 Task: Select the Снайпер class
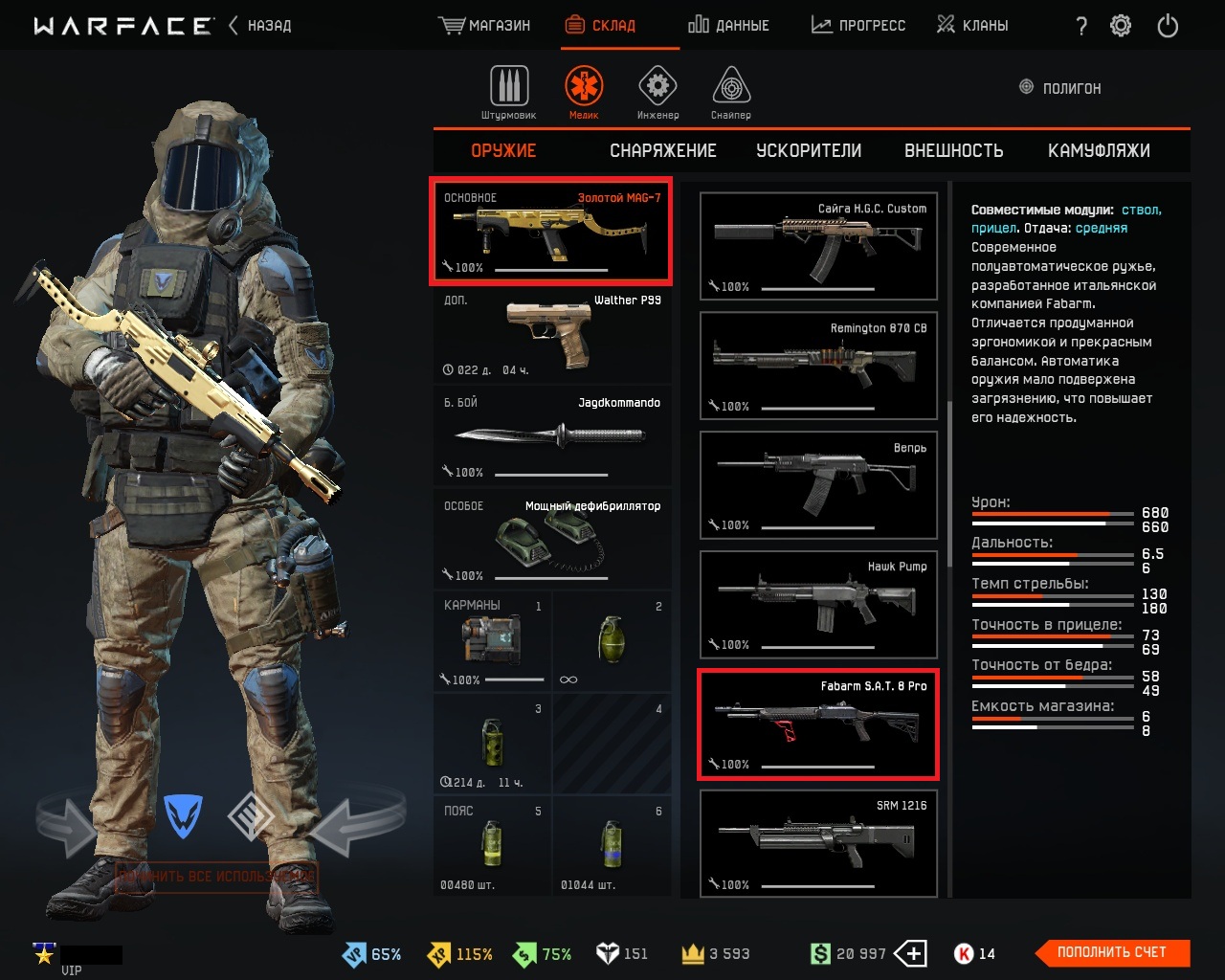[731, 93]
